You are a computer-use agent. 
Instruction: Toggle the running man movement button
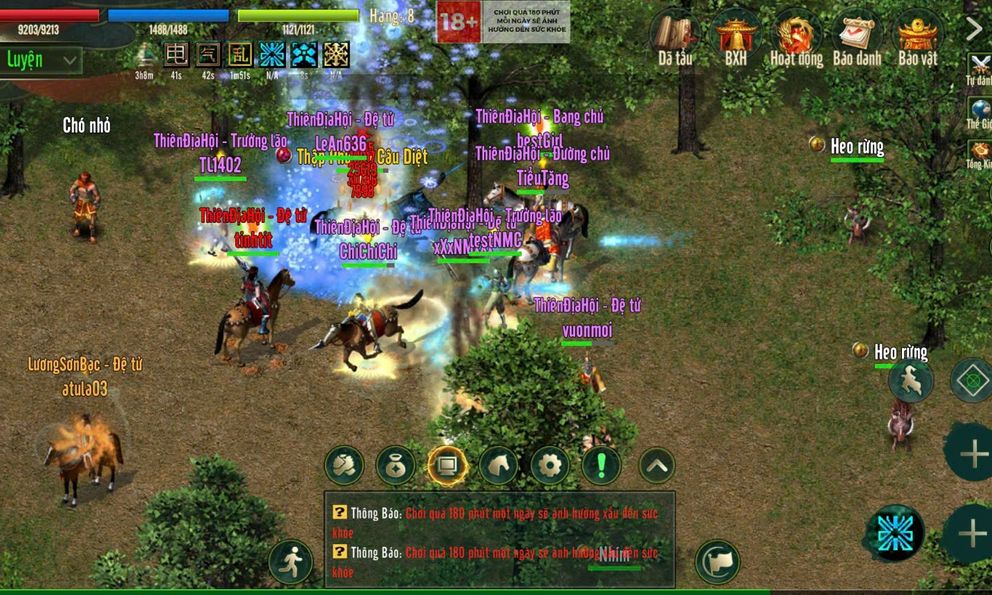pyautogui.click(x=290, y=562)
